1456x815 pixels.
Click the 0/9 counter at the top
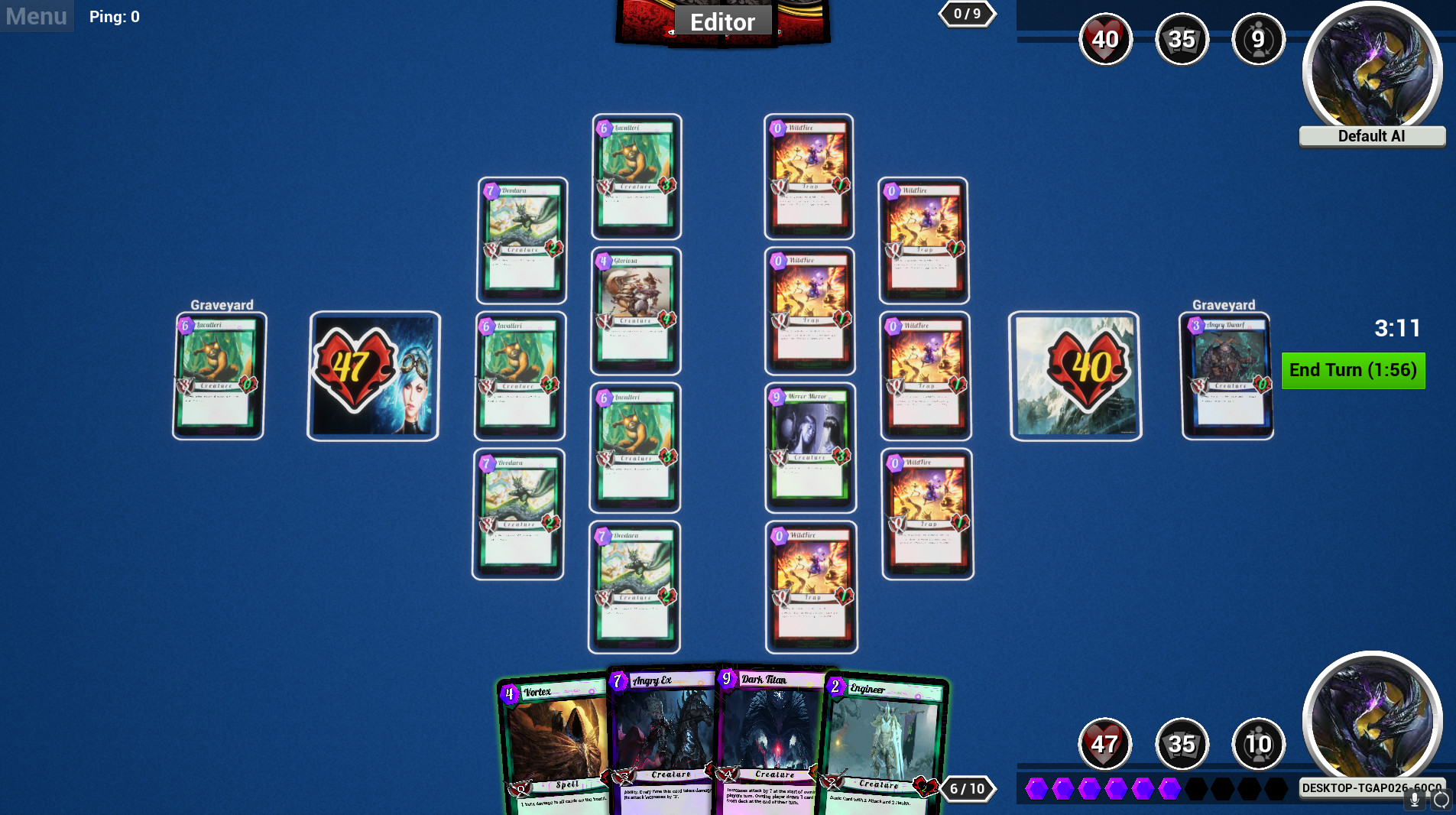click(968, 12)
